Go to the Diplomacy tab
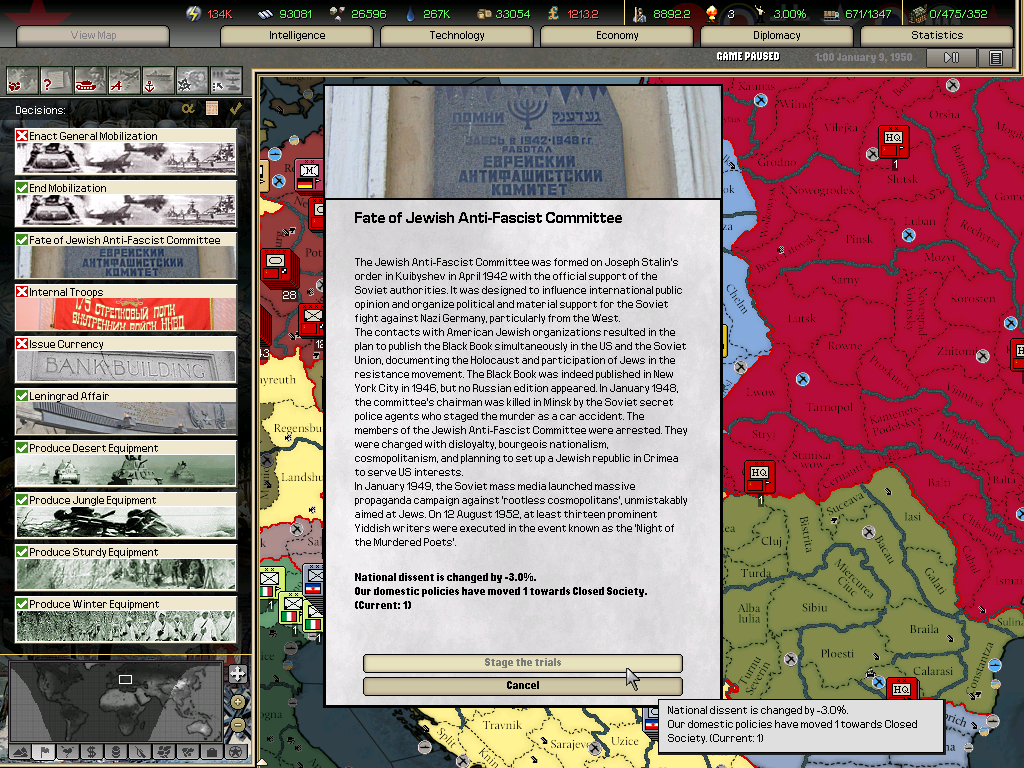The image size is (1024, 768). pyautogui.click(x=777, y=36)
